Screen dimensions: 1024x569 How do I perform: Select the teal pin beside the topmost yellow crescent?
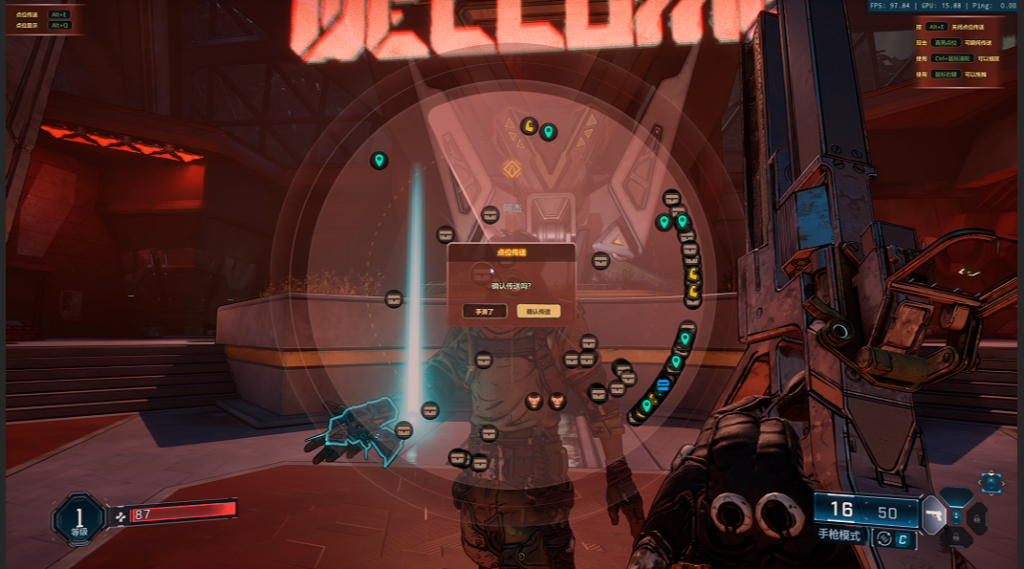click(x=548, y=131)
